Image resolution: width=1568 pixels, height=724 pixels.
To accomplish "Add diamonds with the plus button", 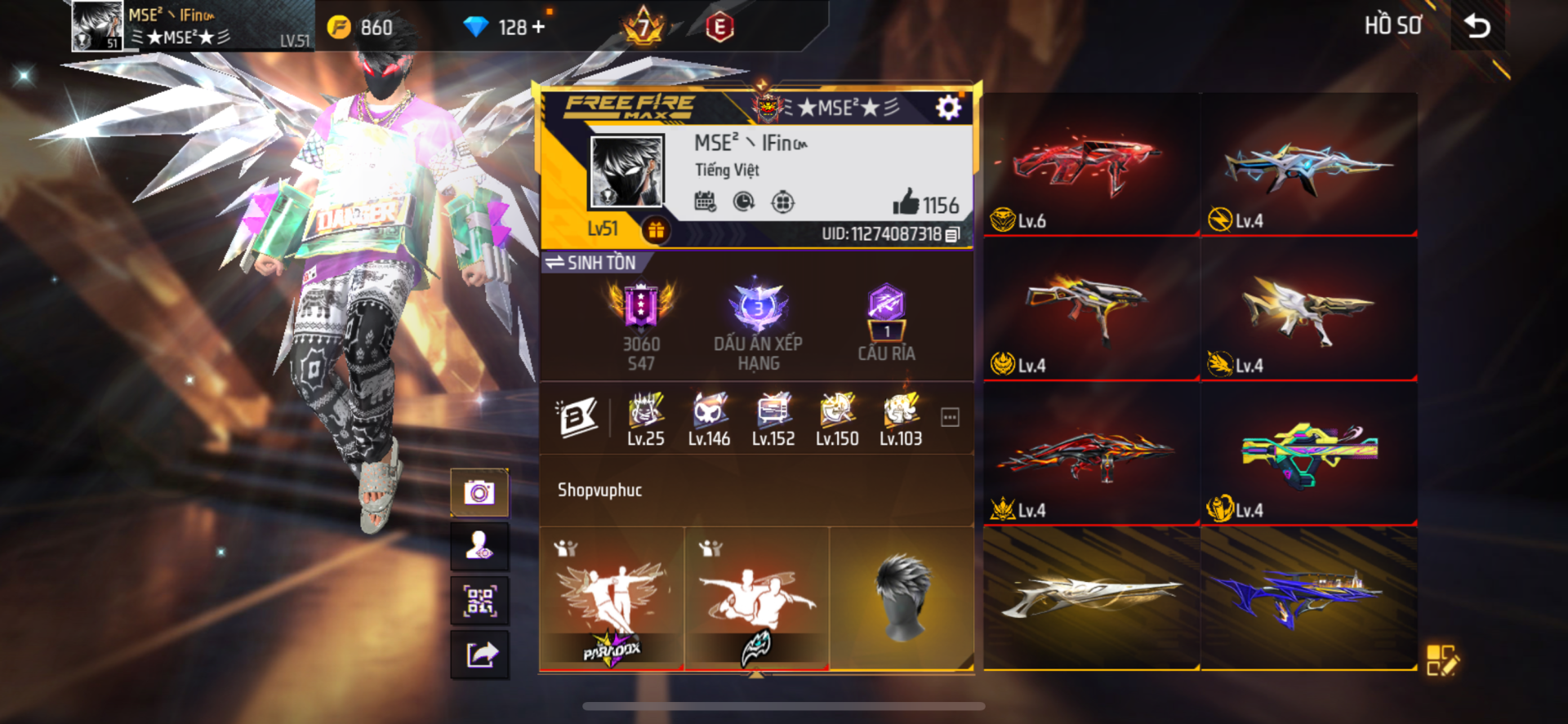I will pyautogui.click(x=538, y=27).
